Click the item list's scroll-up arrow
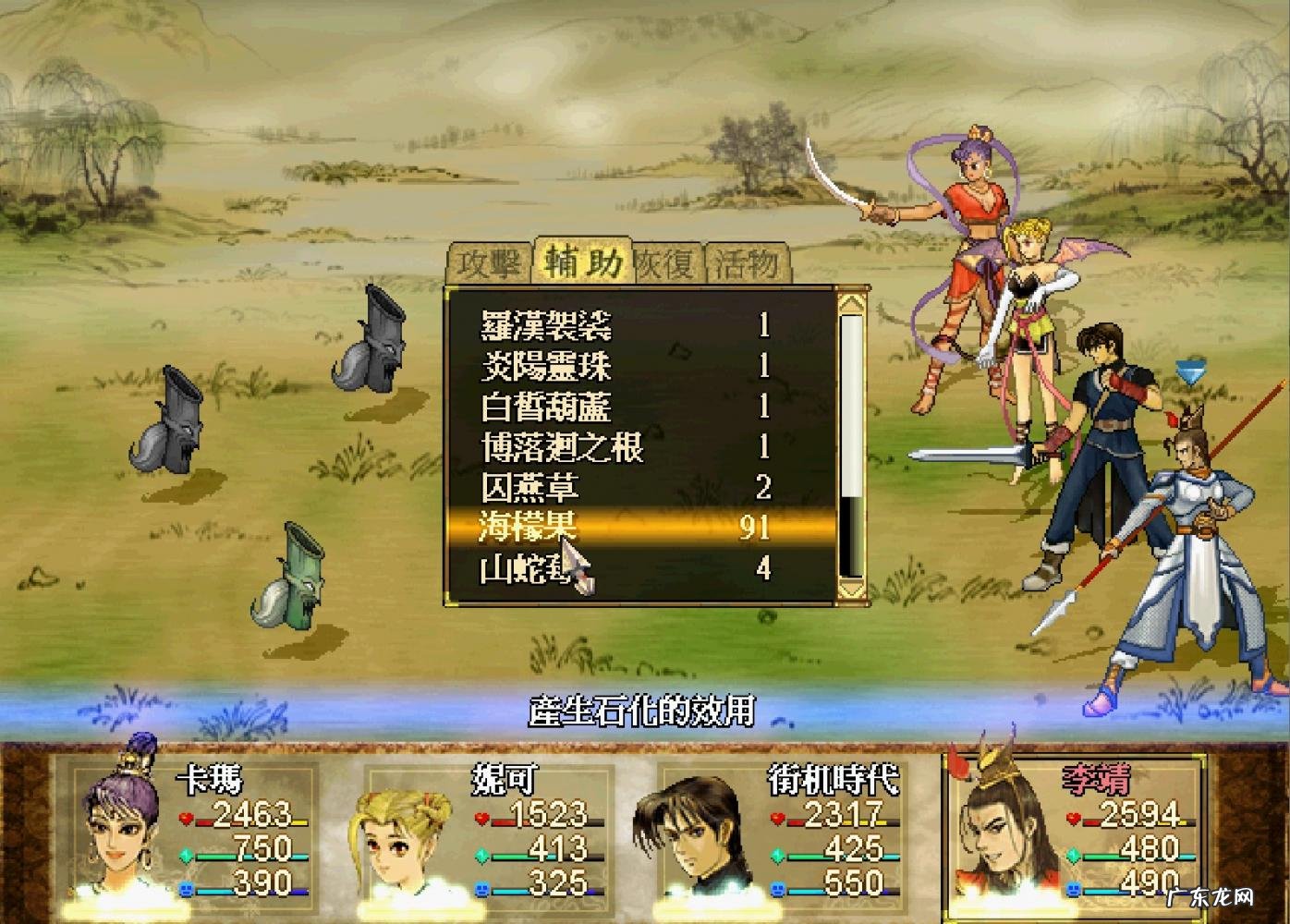This screenshot has height=924, width=1290. 851,301
